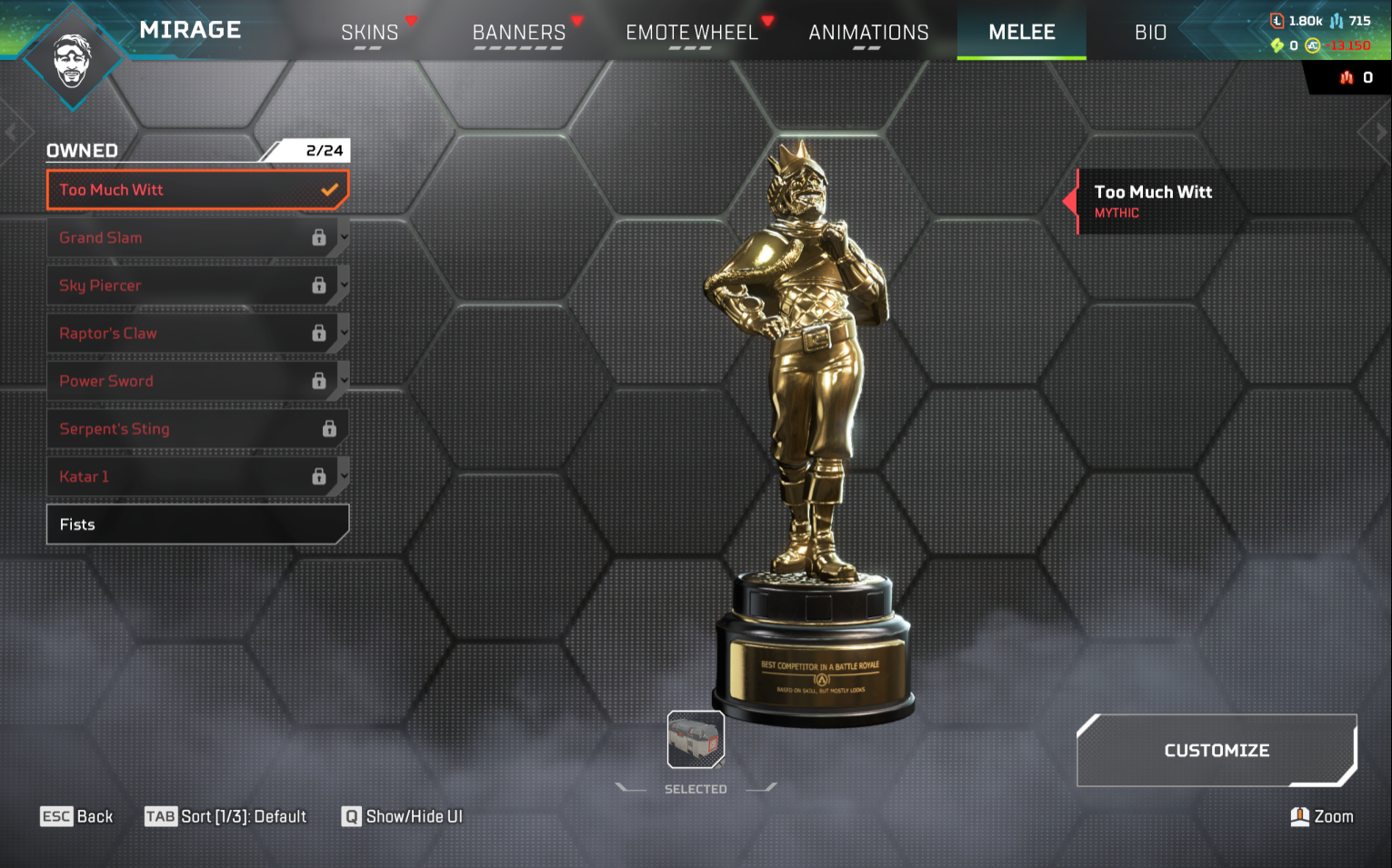Click the green Heirloom Shards icon
This screenshot has height=868, width=1392.
[1277, 45]
